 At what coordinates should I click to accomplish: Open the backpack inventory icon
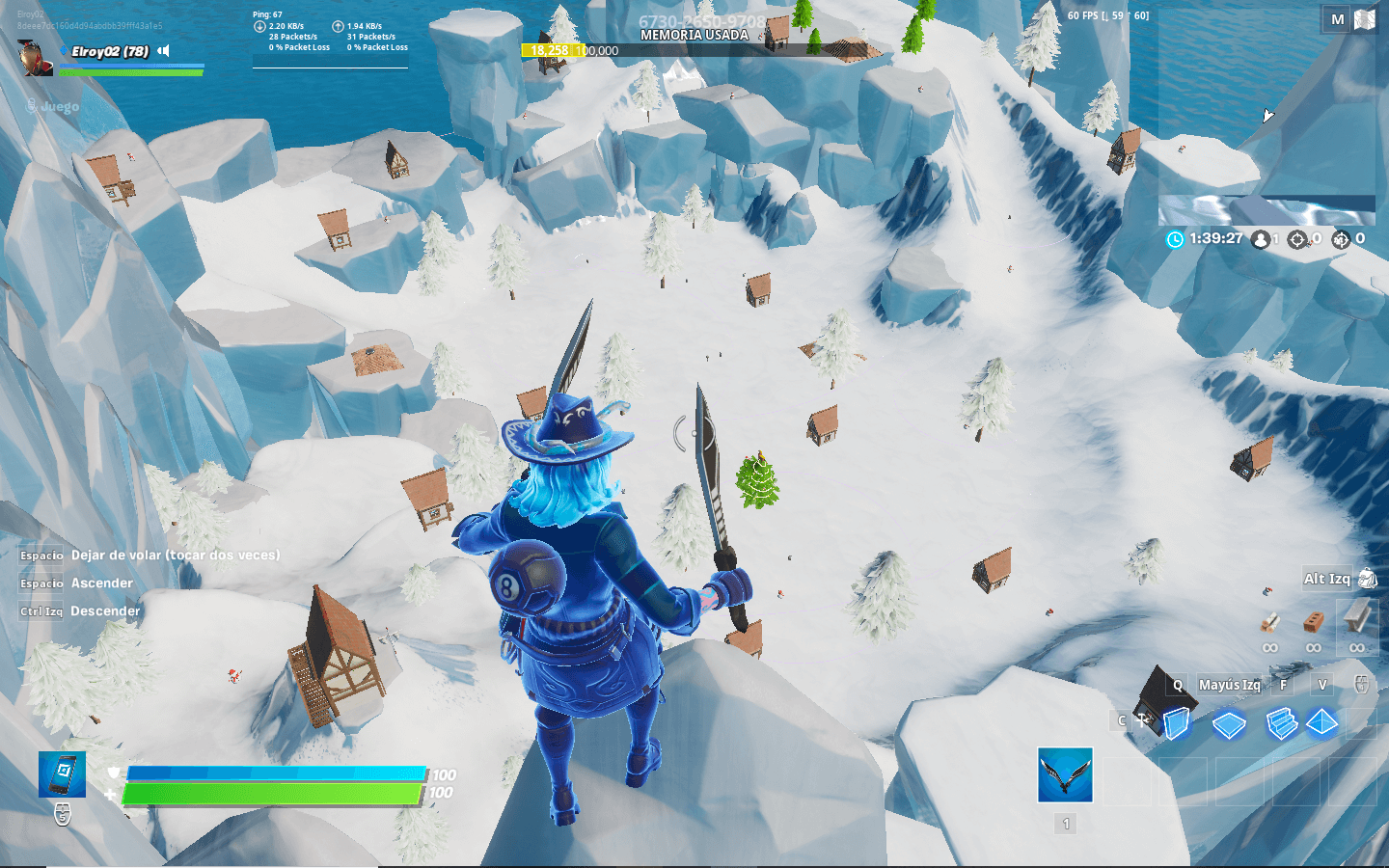[x=1367, y=578]
